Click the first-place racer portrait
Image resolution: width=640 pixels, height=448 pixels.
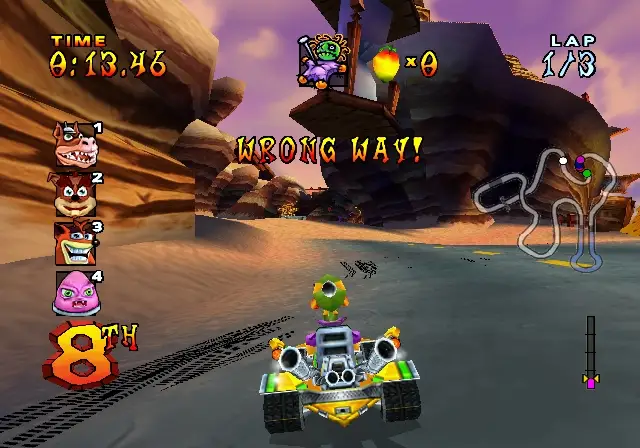coord(75,147)
